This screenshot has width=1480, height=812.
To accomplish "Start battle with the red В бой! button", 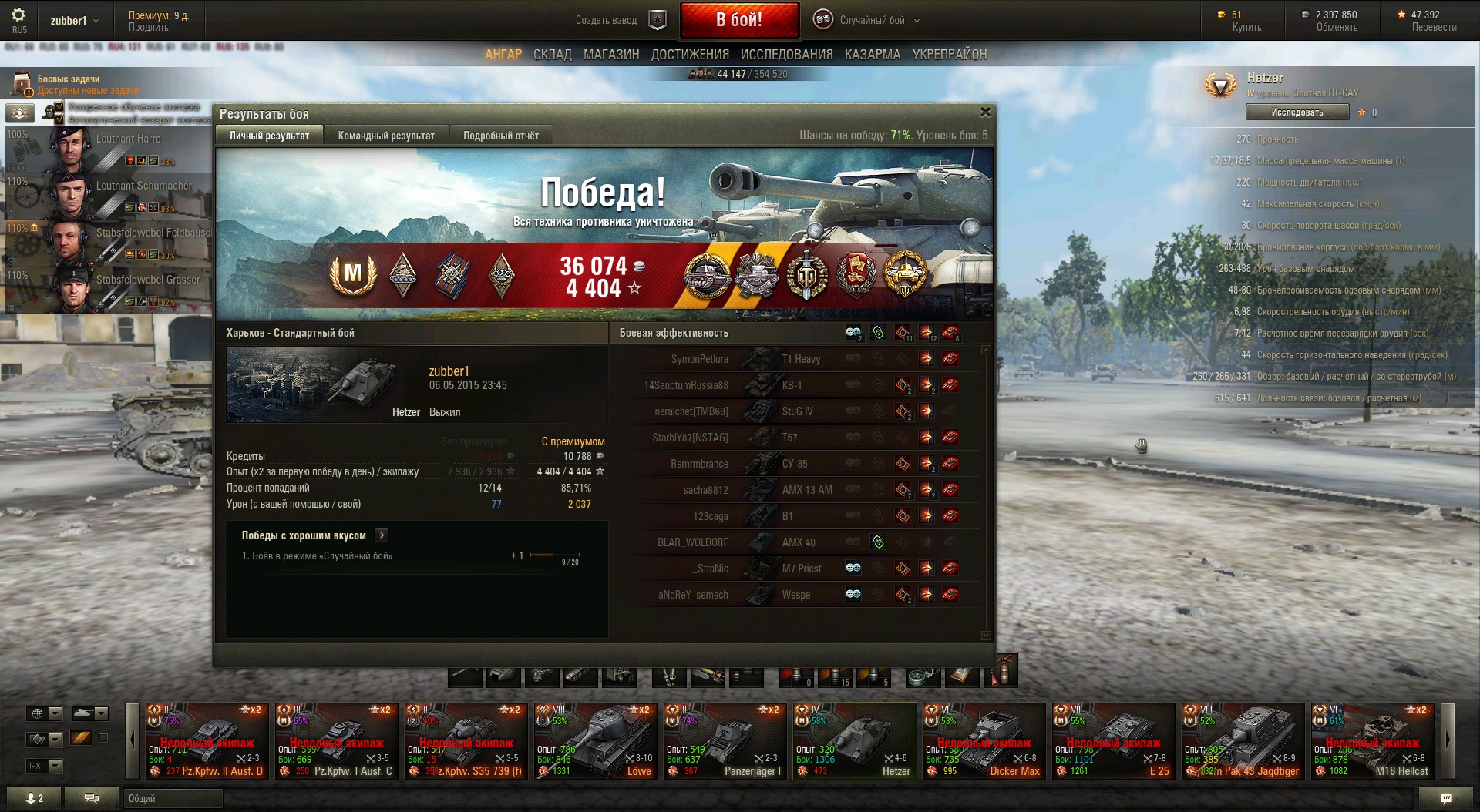I will coord(738,20).
